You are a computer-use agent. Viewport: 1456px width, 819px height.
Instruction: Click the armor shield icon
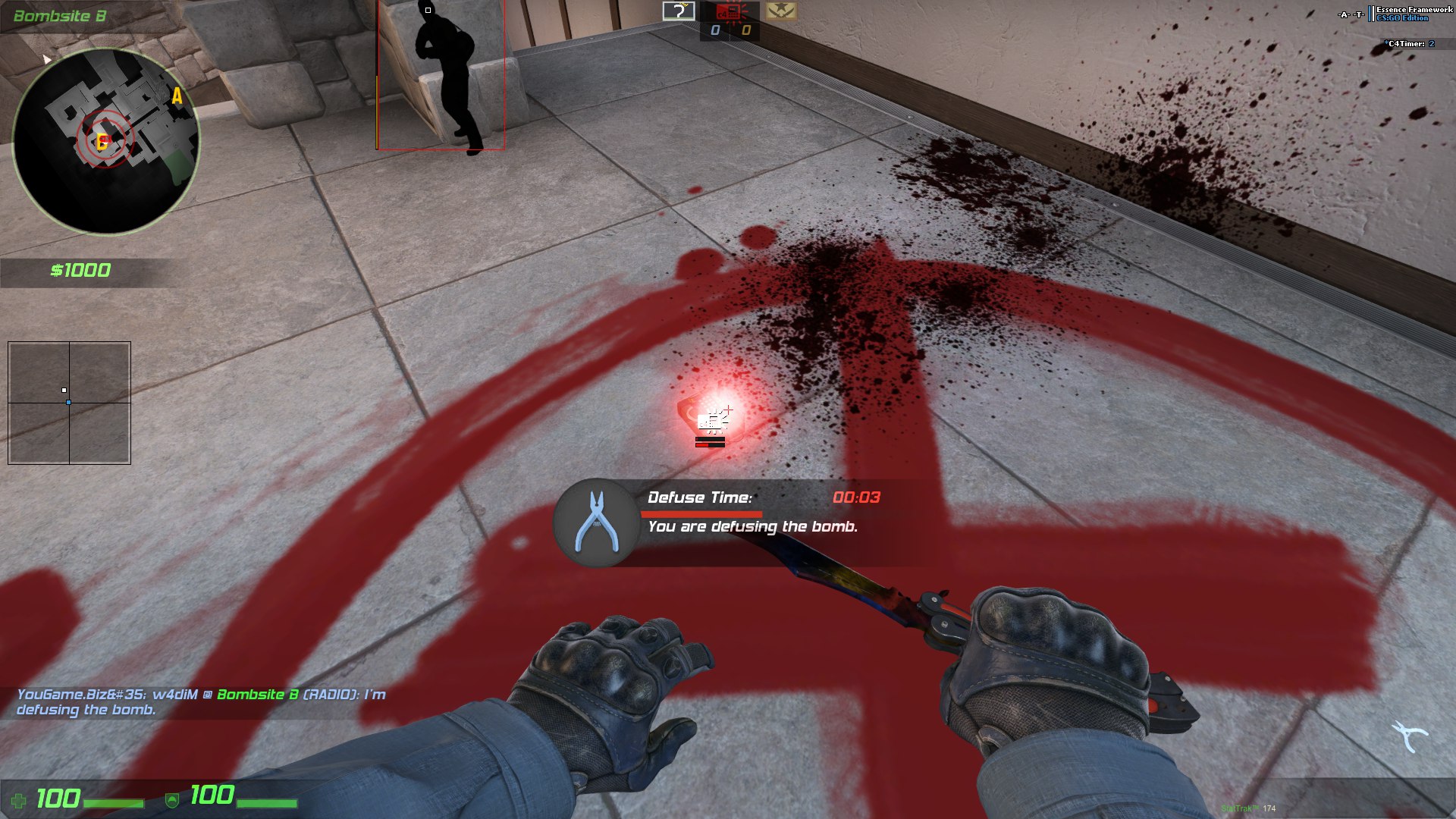tap(172, 800)
